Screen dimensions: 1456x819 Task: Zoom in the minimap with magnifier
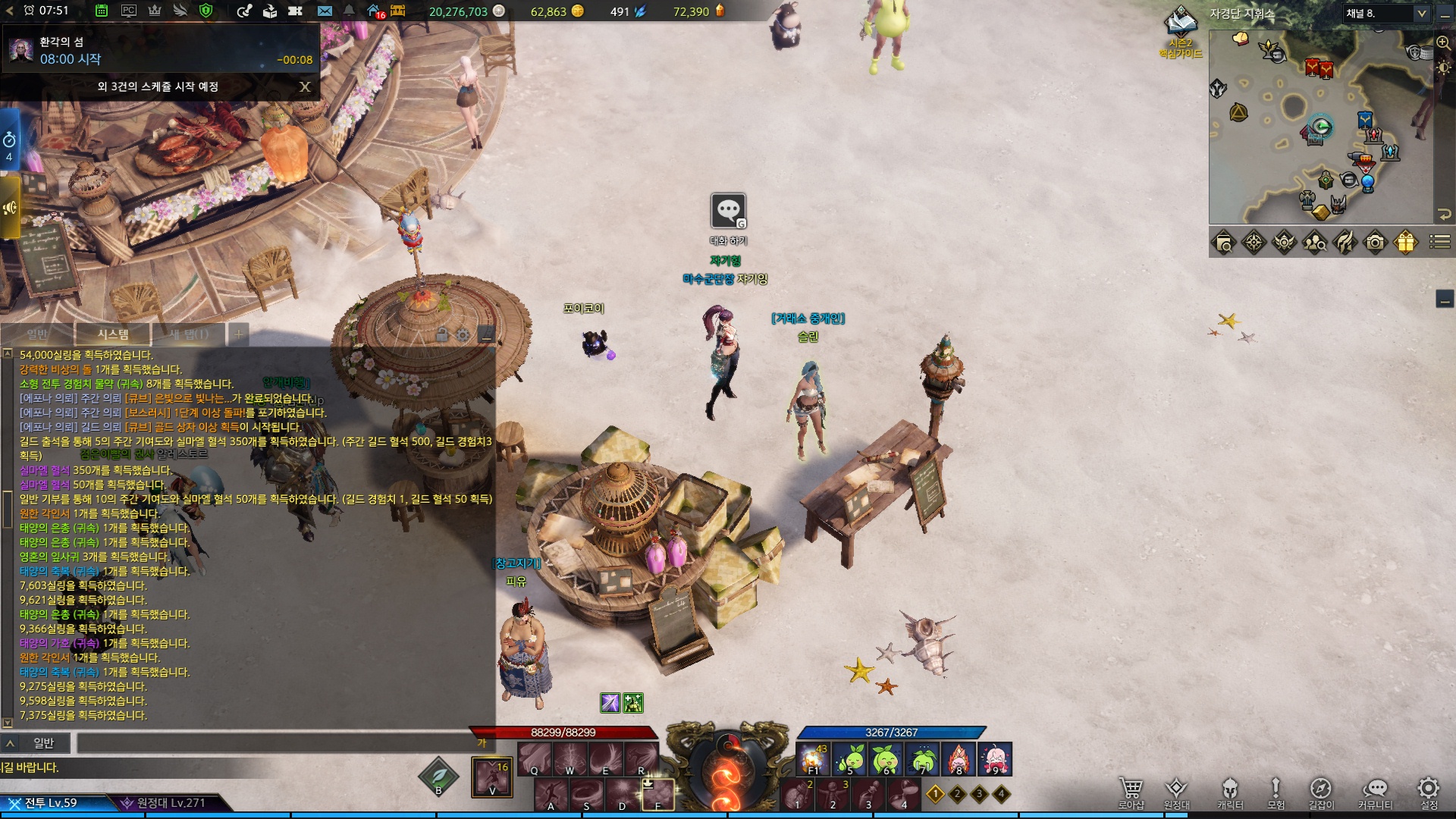tap(1443, 43)
